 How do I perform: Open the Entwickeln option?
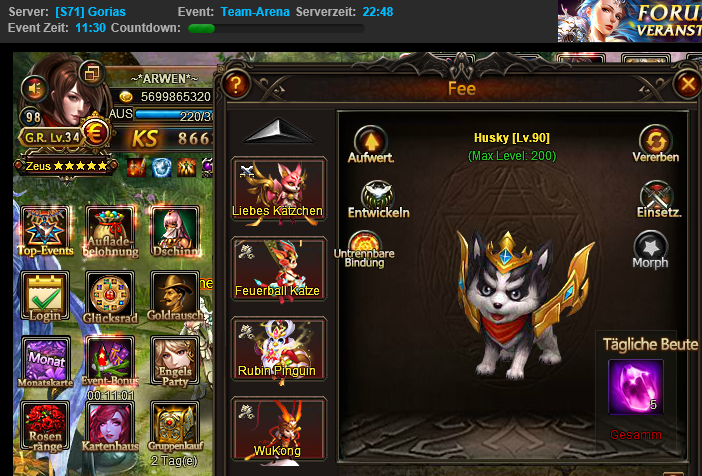(x=378, y=196)
